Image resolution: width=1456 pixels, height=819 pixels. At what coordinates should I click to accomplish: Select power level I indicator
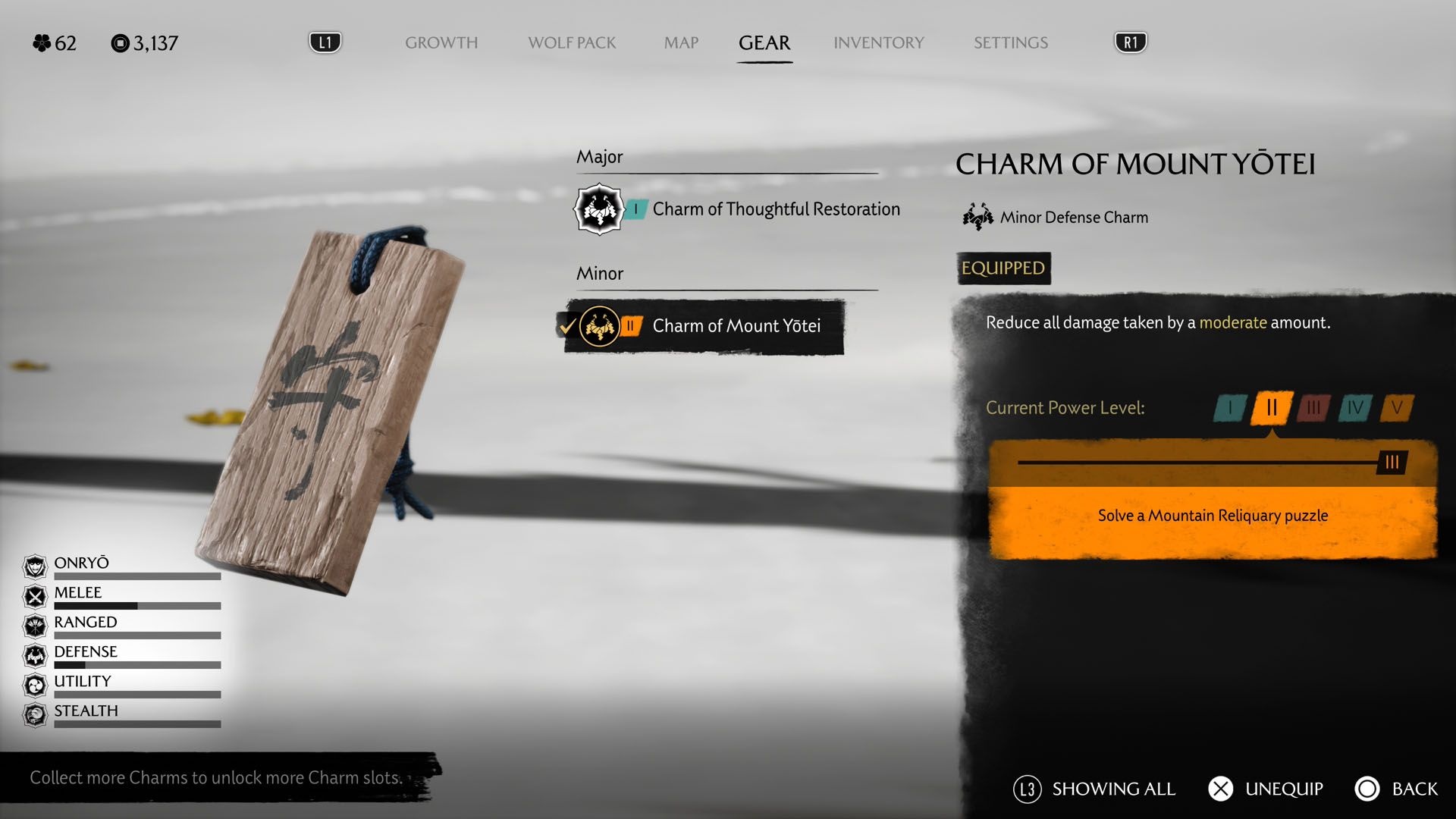tap(1230, 408)
